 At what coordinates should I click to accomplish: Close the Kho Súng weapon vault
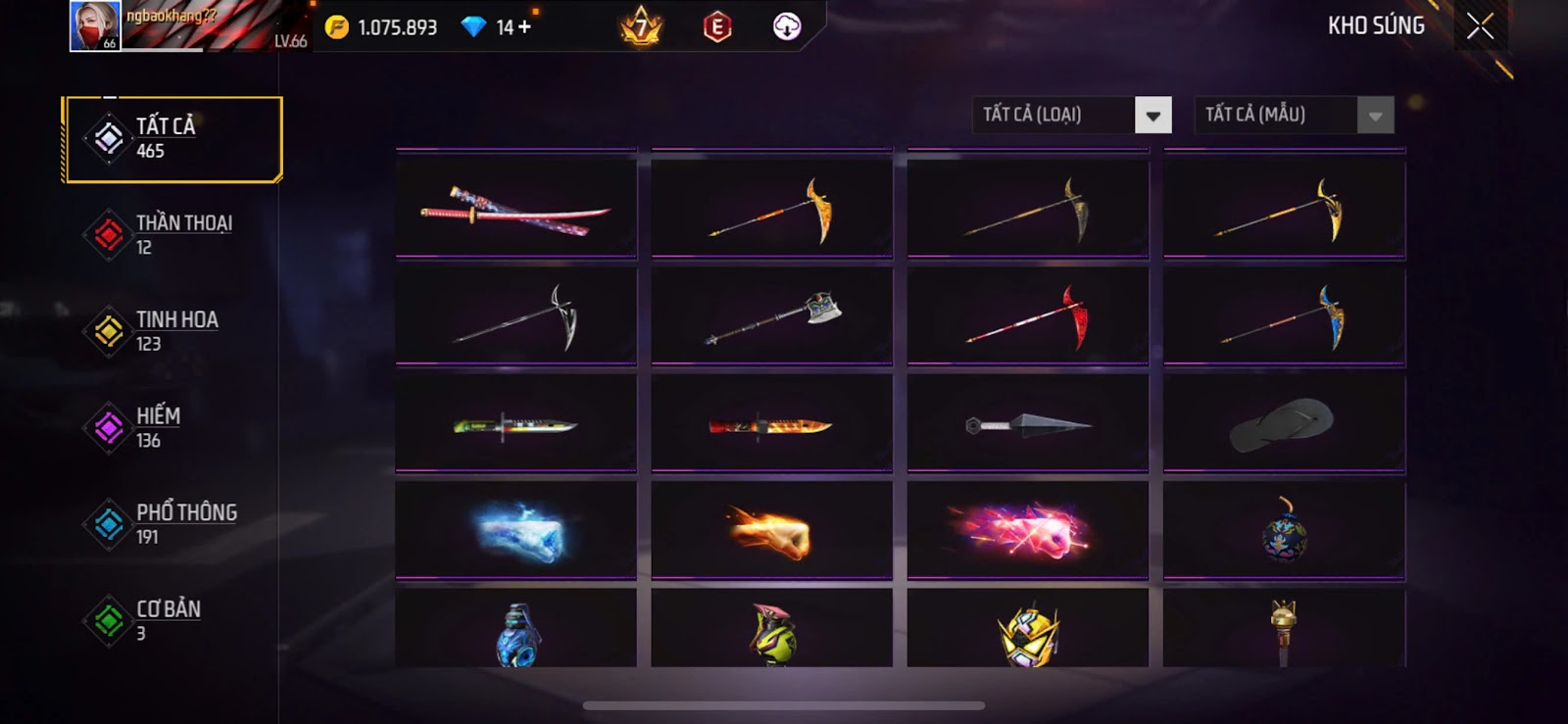[x=1480, y=26]
